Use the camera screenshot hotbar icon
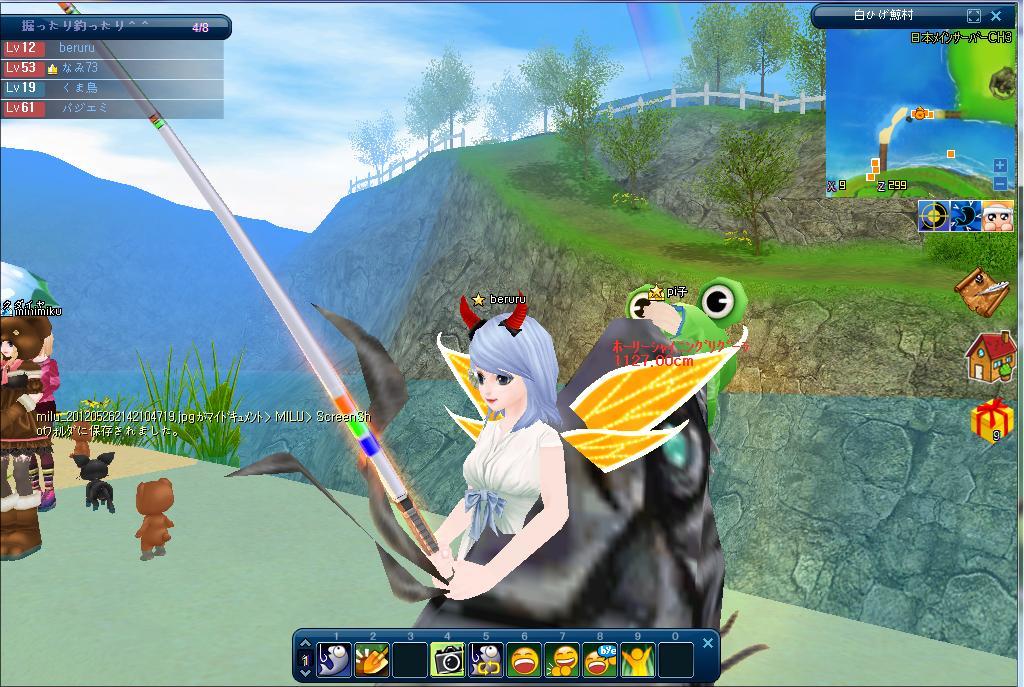The height and width of the screenshot is (687, 1024). pos(448,660)
